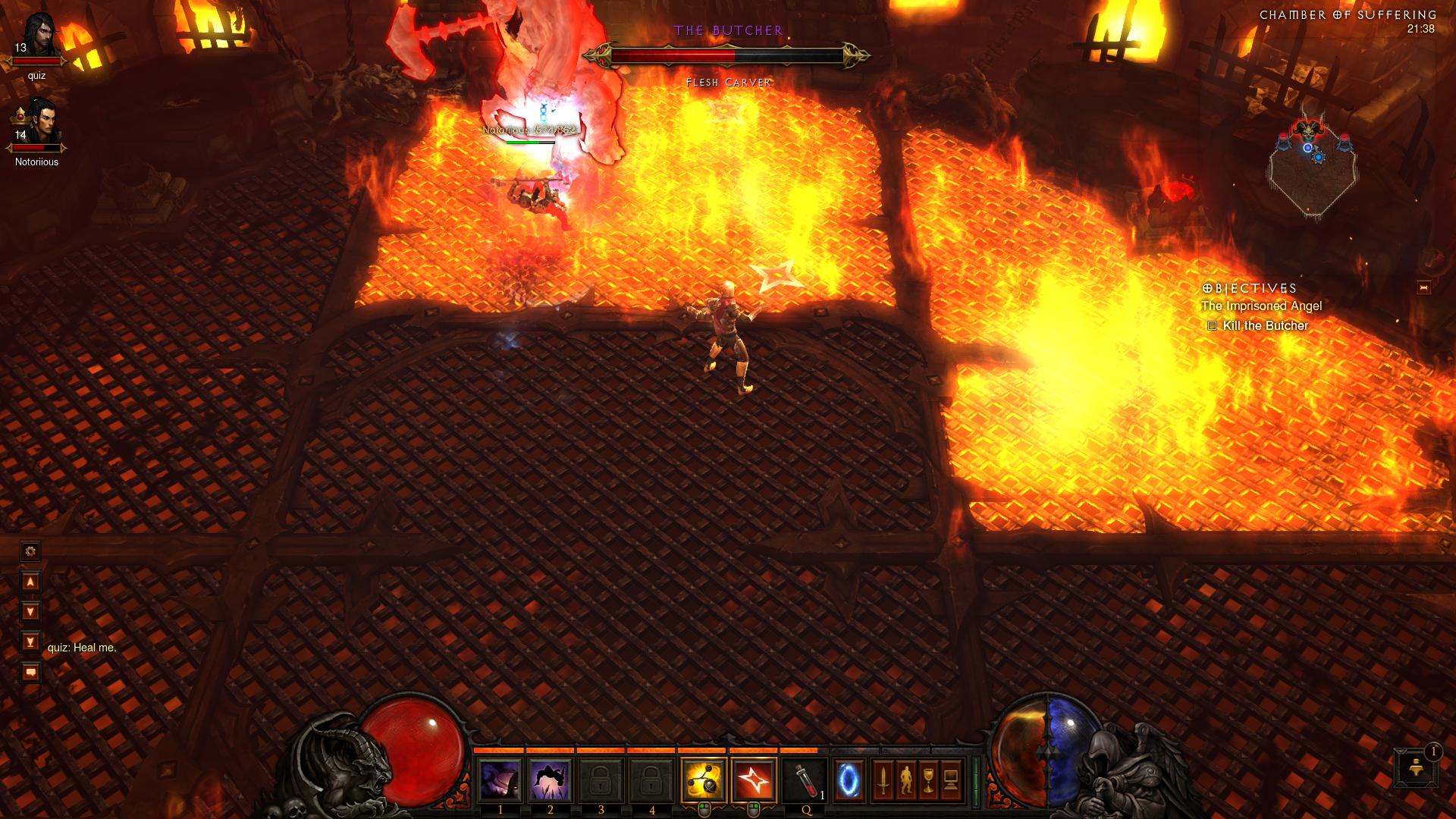Open the game menu computer button
Viewport: 1456px width, 819px height.
pos(952,780)
